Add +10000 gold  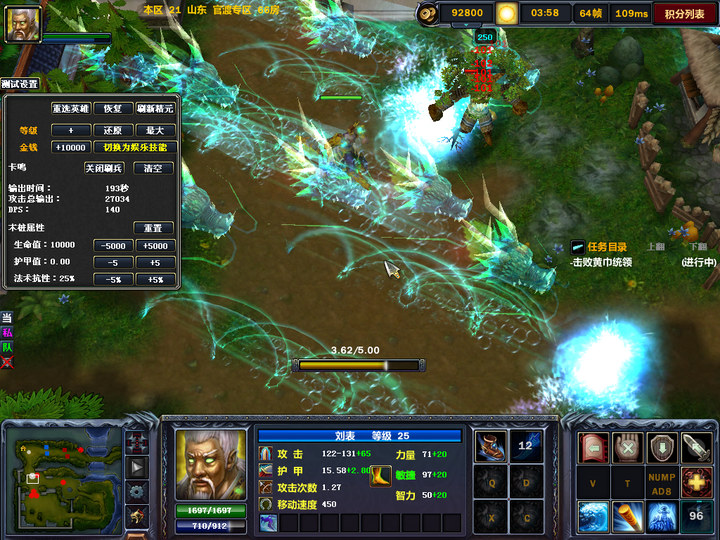pos(70,147)
